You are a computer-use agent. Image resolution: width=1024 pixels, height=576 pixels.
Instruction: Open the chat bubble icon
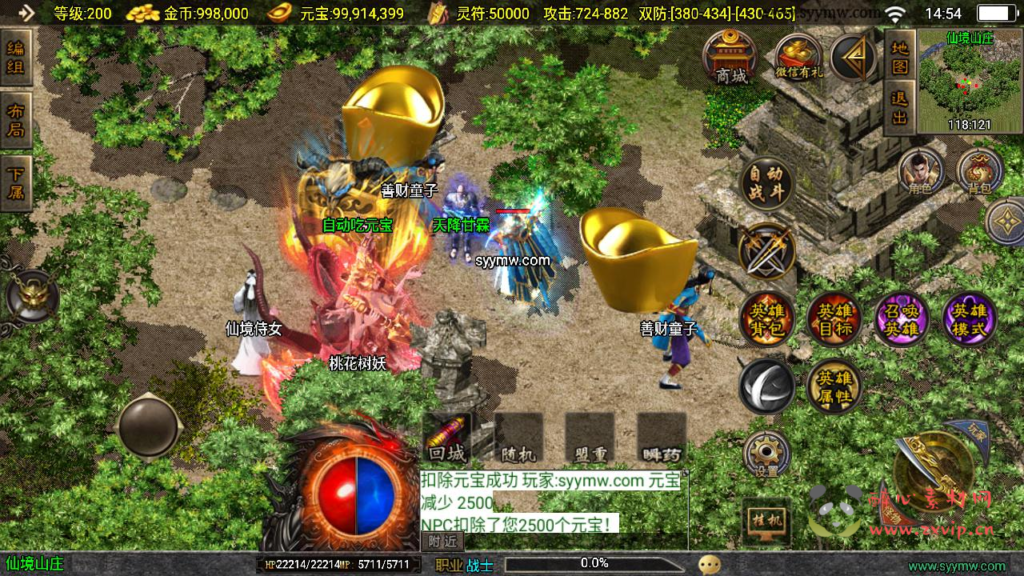pyautogui.click(x=710, y=565)
